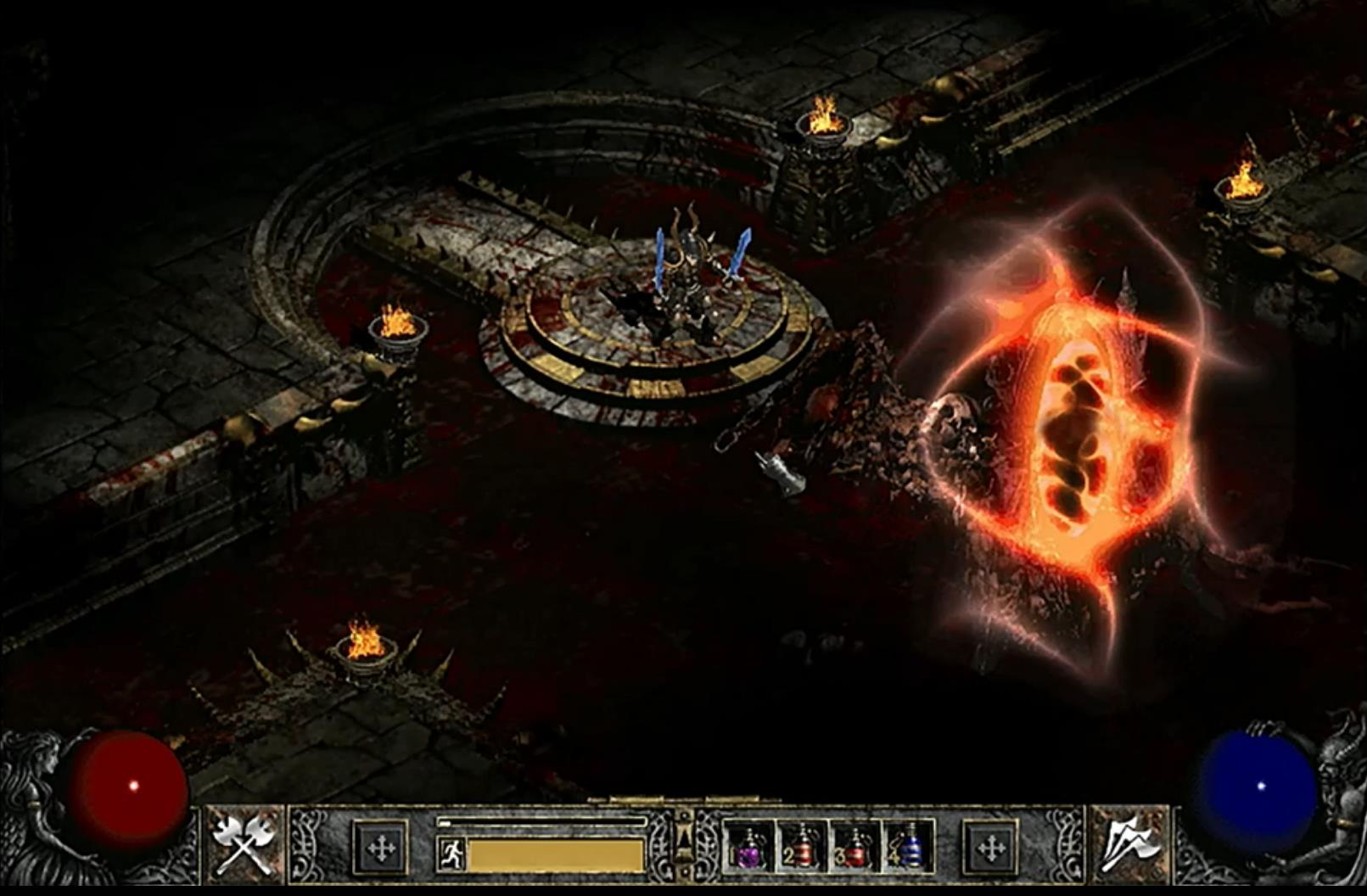Open the right-click skill icon selector
The width and height of the screenshot is (1367, 896).
click(x=1129, y=844)
